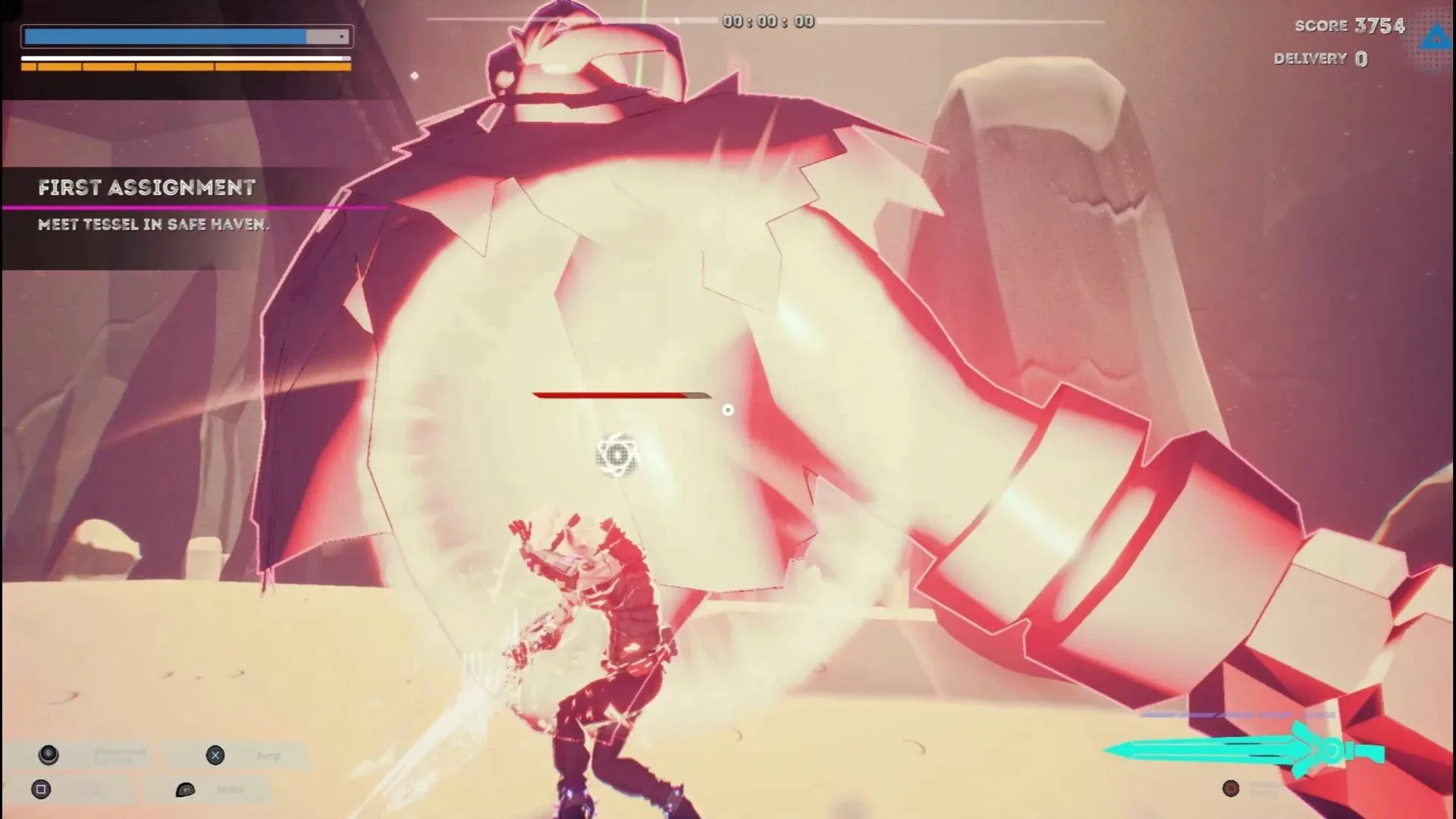
Task: Click the R2 trigger prompt icon
Action: click(184, 789)
